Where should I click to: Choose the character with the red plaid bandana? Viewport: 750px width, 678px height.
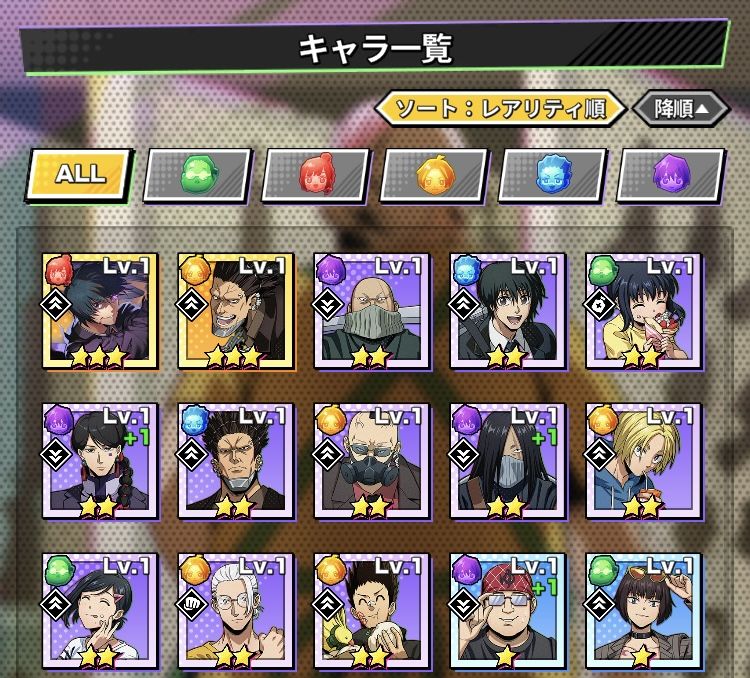(x=506, y=611)
